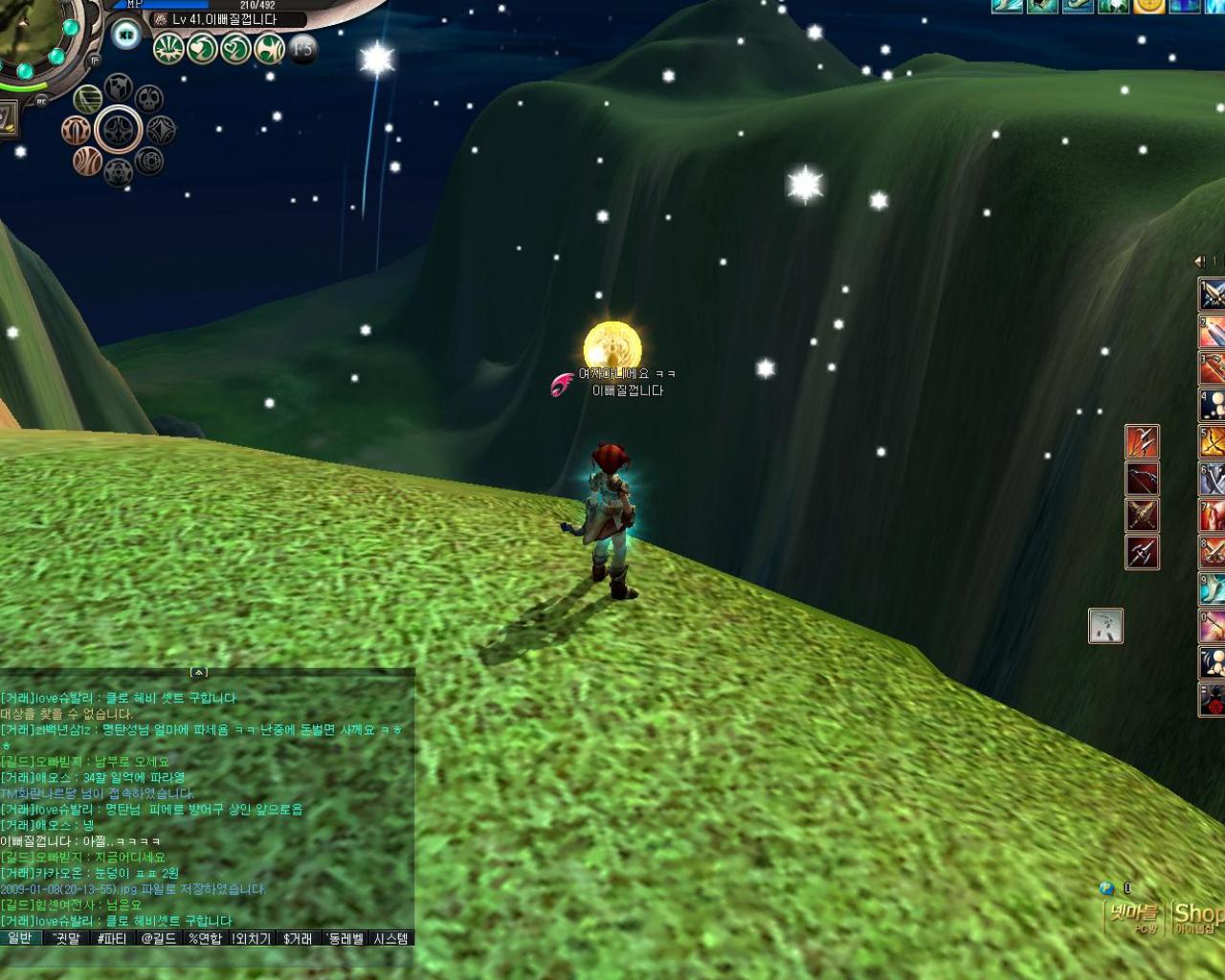This screenshot has height=980, width=1225.
Task: Click the empty slot box near the right sidebar
Action: tap(1105, 627)
